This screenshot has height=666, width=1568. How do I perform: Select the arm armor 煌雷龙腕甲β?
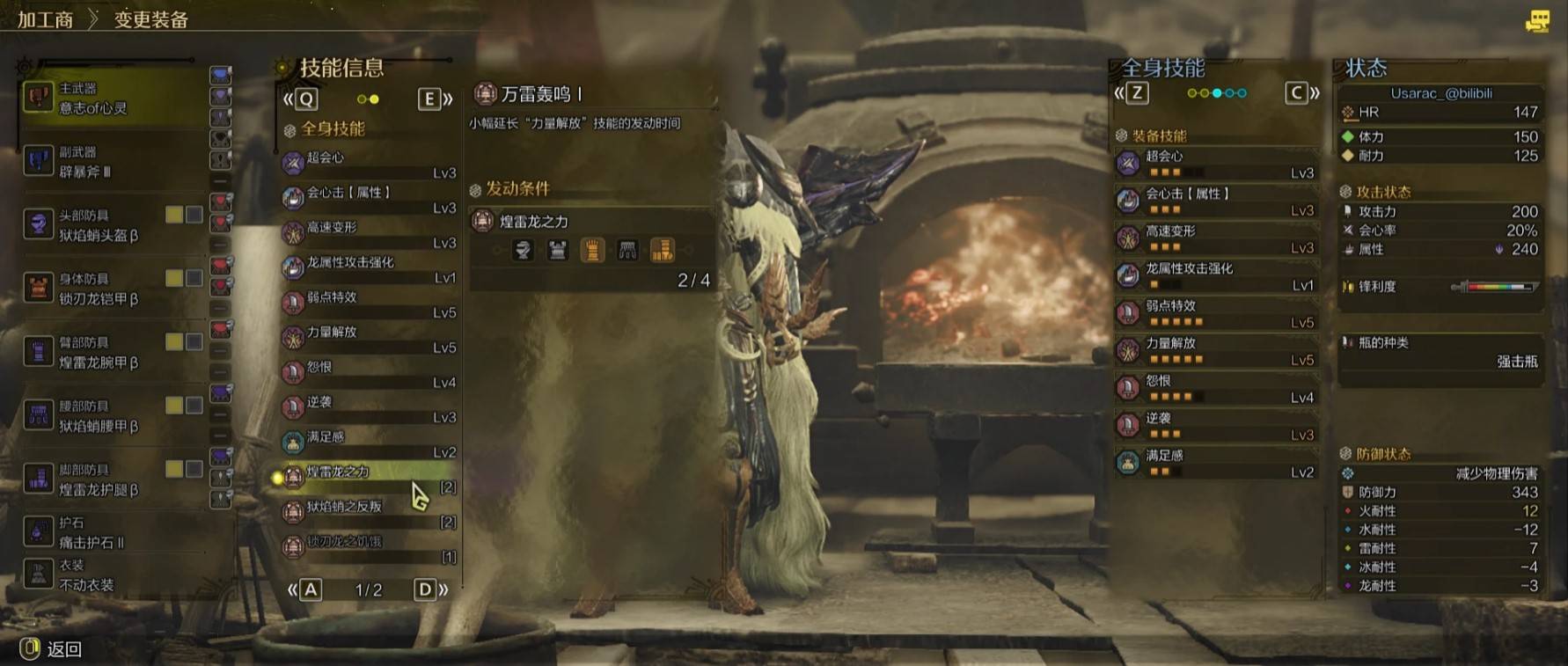click(106, 352)
